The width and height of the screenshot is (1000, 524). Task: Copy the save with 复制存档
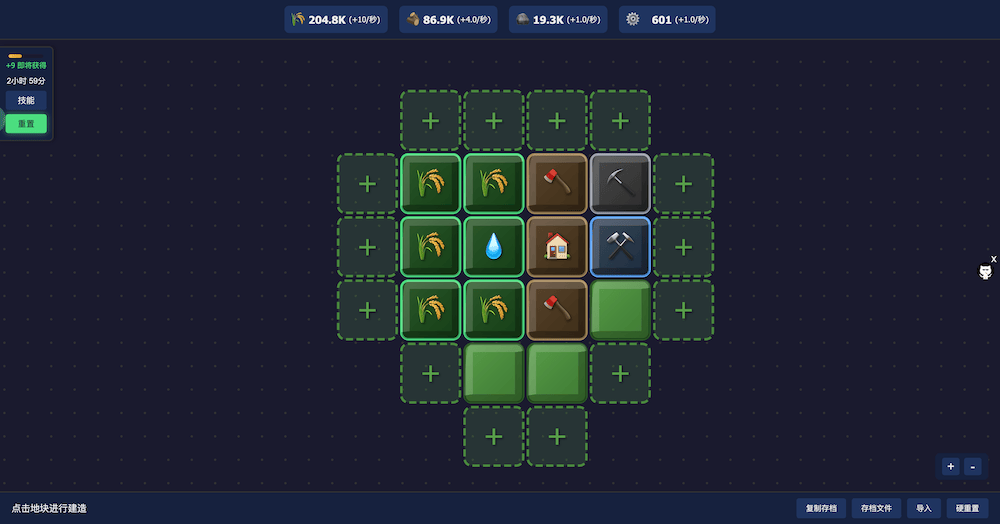(822, 508)
